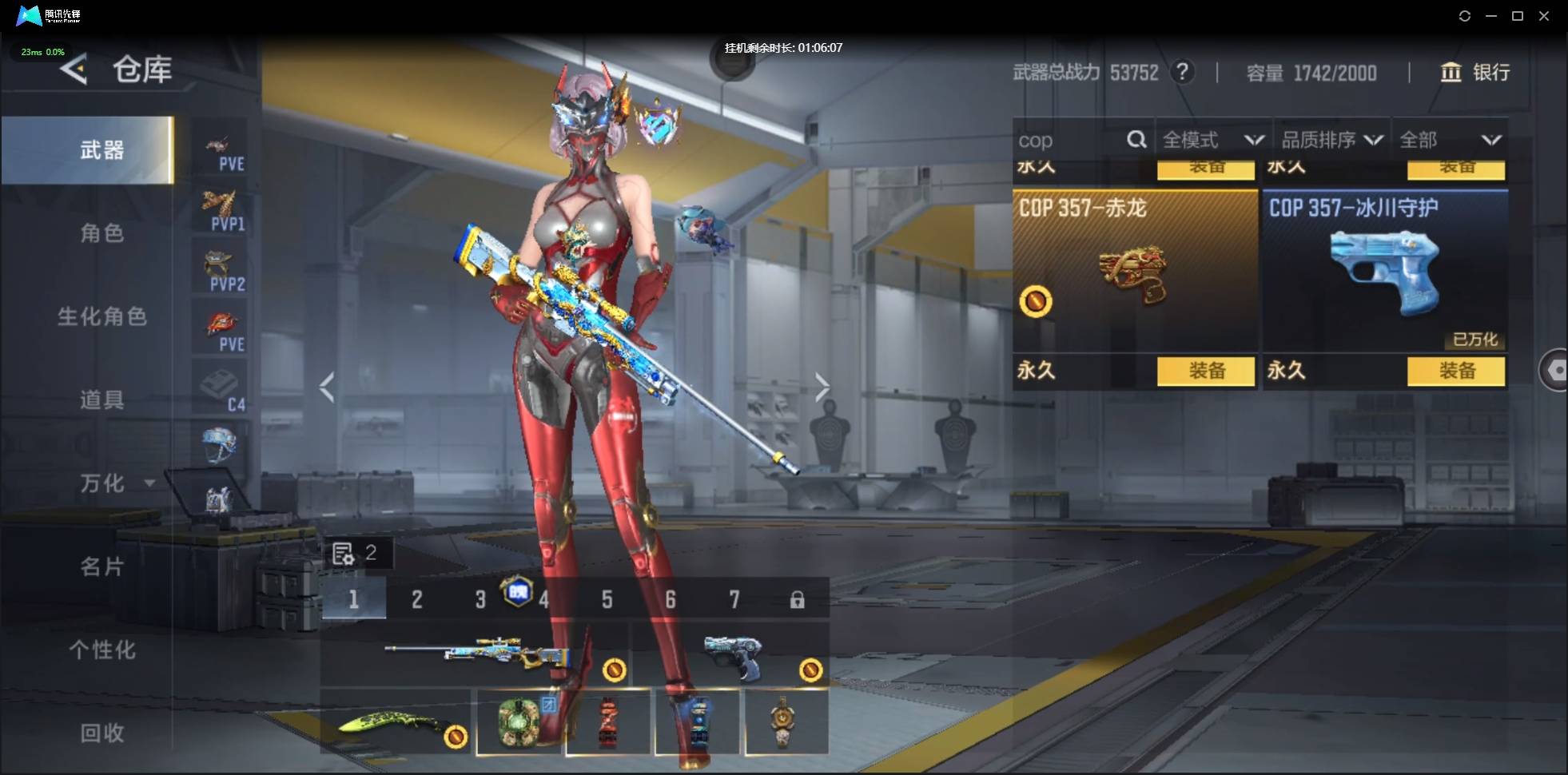
Task: Equip the COP 357-冰川守护 pistol
Action: [x=1456, y=371]
